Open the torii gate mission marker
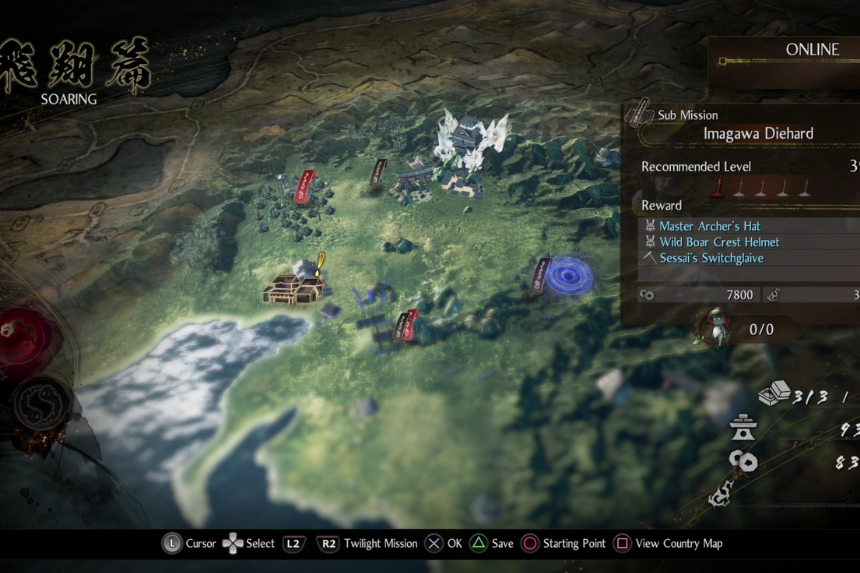Screen dimensions: 860x573 [x=413, y=183]
